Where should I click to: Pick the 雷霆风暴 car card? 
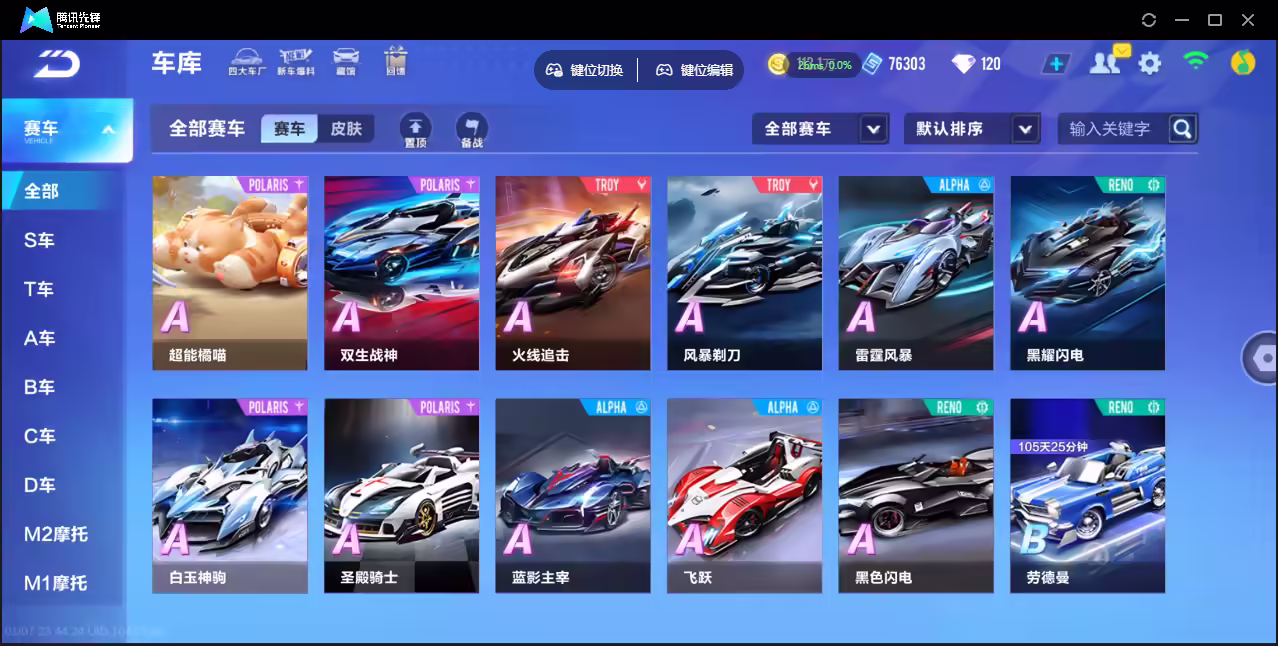tap(916, 273)
